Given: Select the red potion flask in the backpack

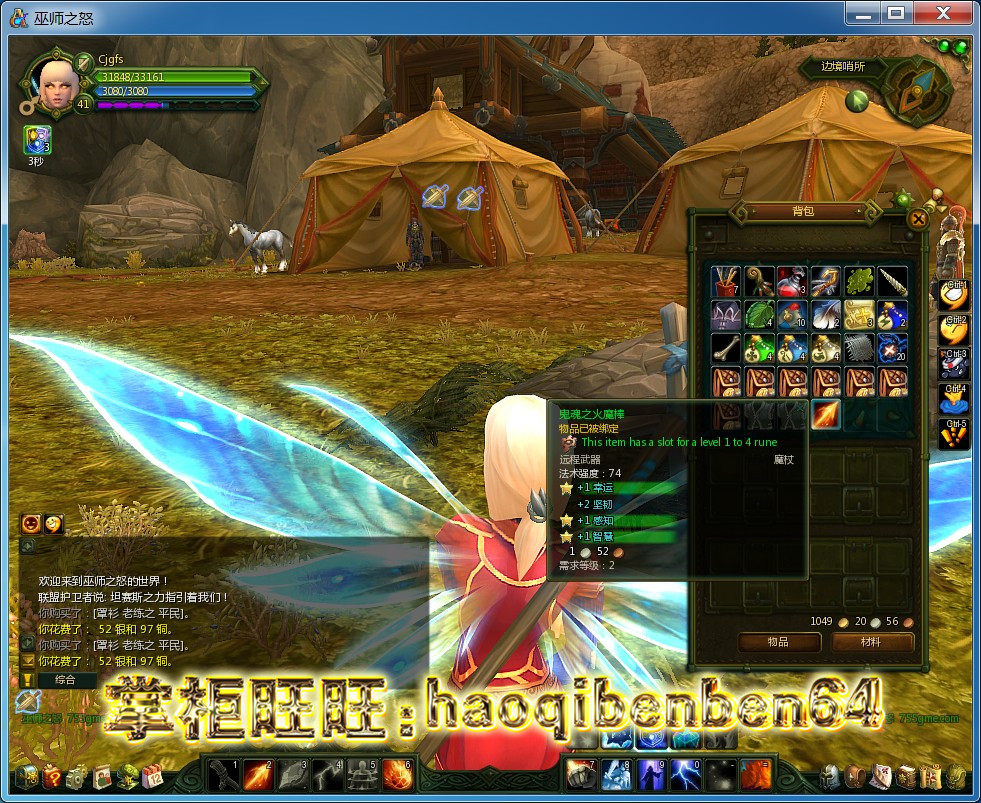Looking at the screenshot, I should (x=792, y=281).
